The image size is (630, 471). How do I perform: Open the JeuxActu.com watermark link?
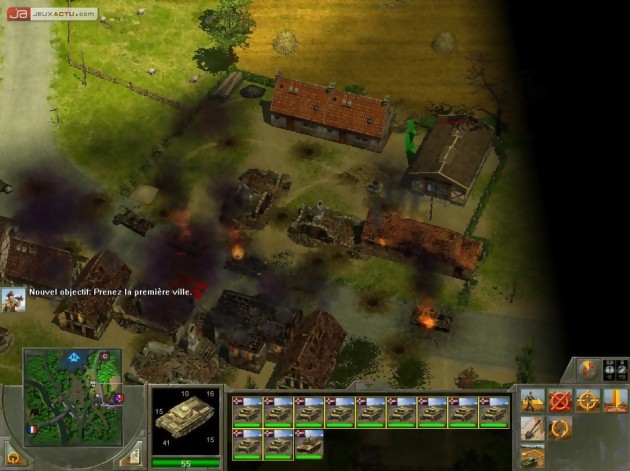[52, 13]
